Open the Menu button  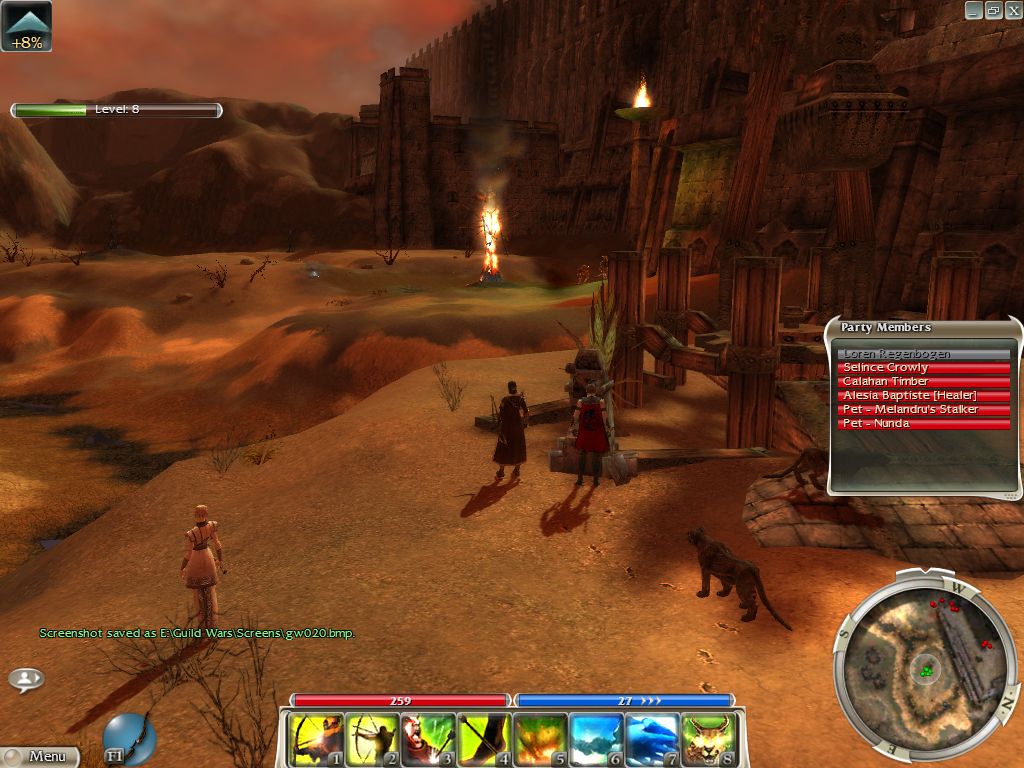40,756
